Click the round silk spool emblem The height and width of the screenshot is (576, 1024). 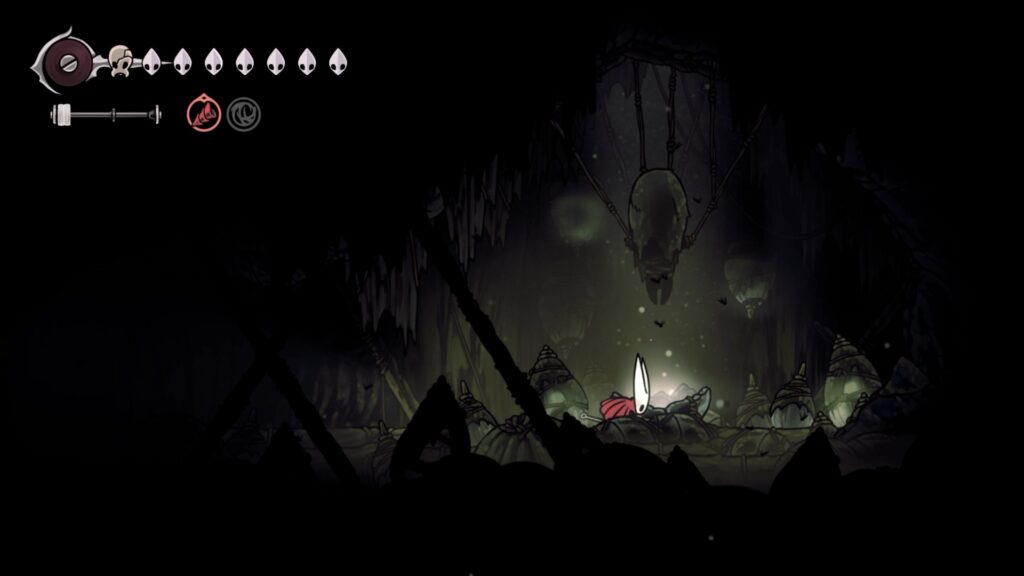68,61
